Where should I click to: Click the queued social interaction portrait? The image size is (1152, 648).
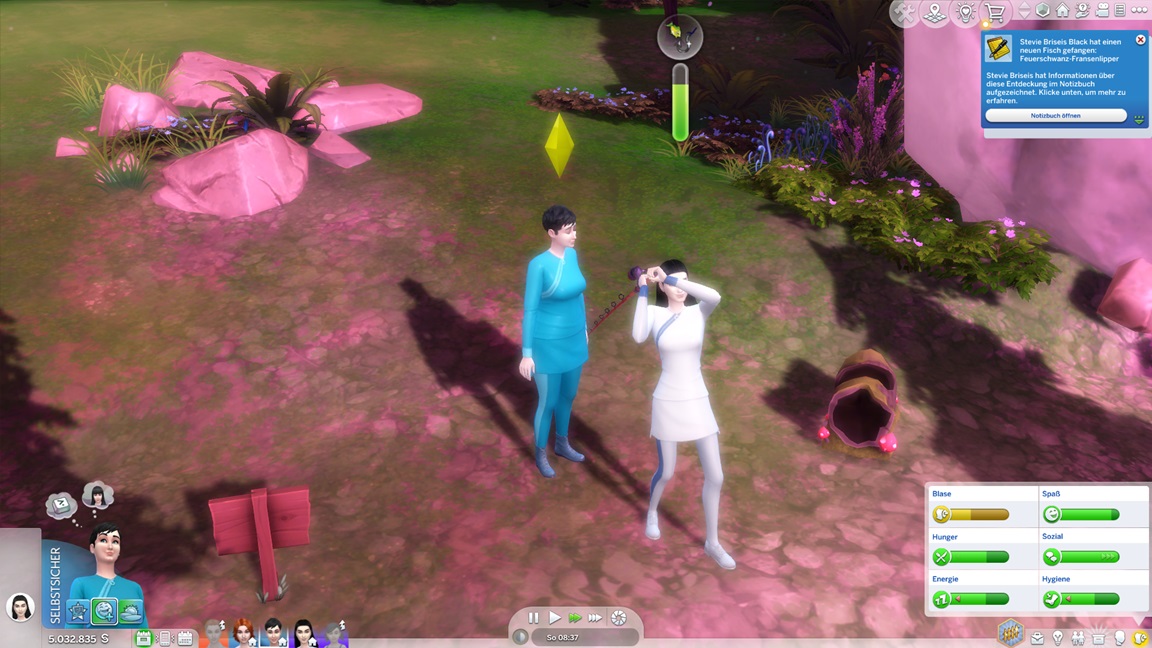[x=97, y=494]
